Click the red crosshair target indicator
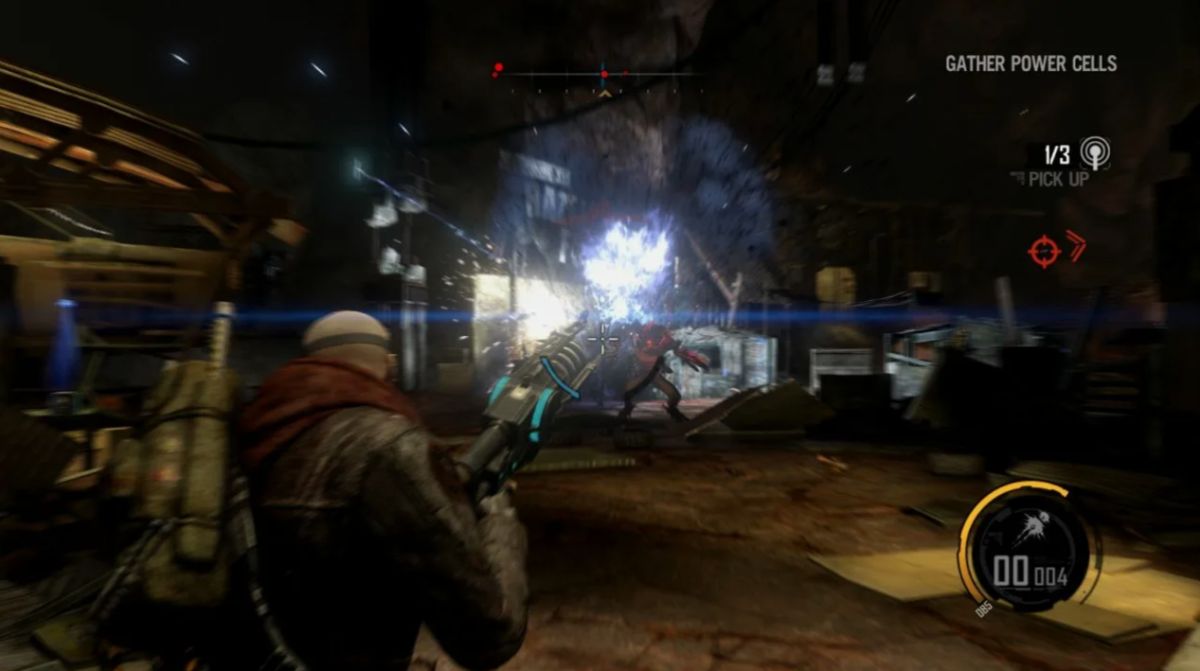 [1044, 249]
